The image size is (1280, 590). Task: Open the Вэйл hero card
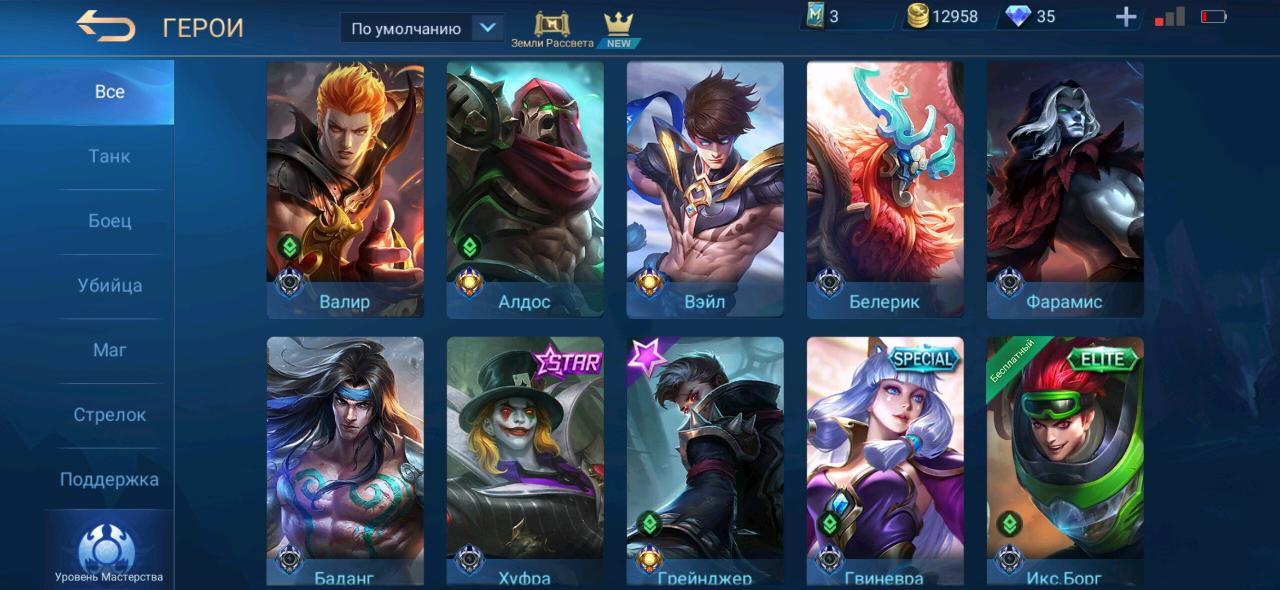tap(705, 190)
